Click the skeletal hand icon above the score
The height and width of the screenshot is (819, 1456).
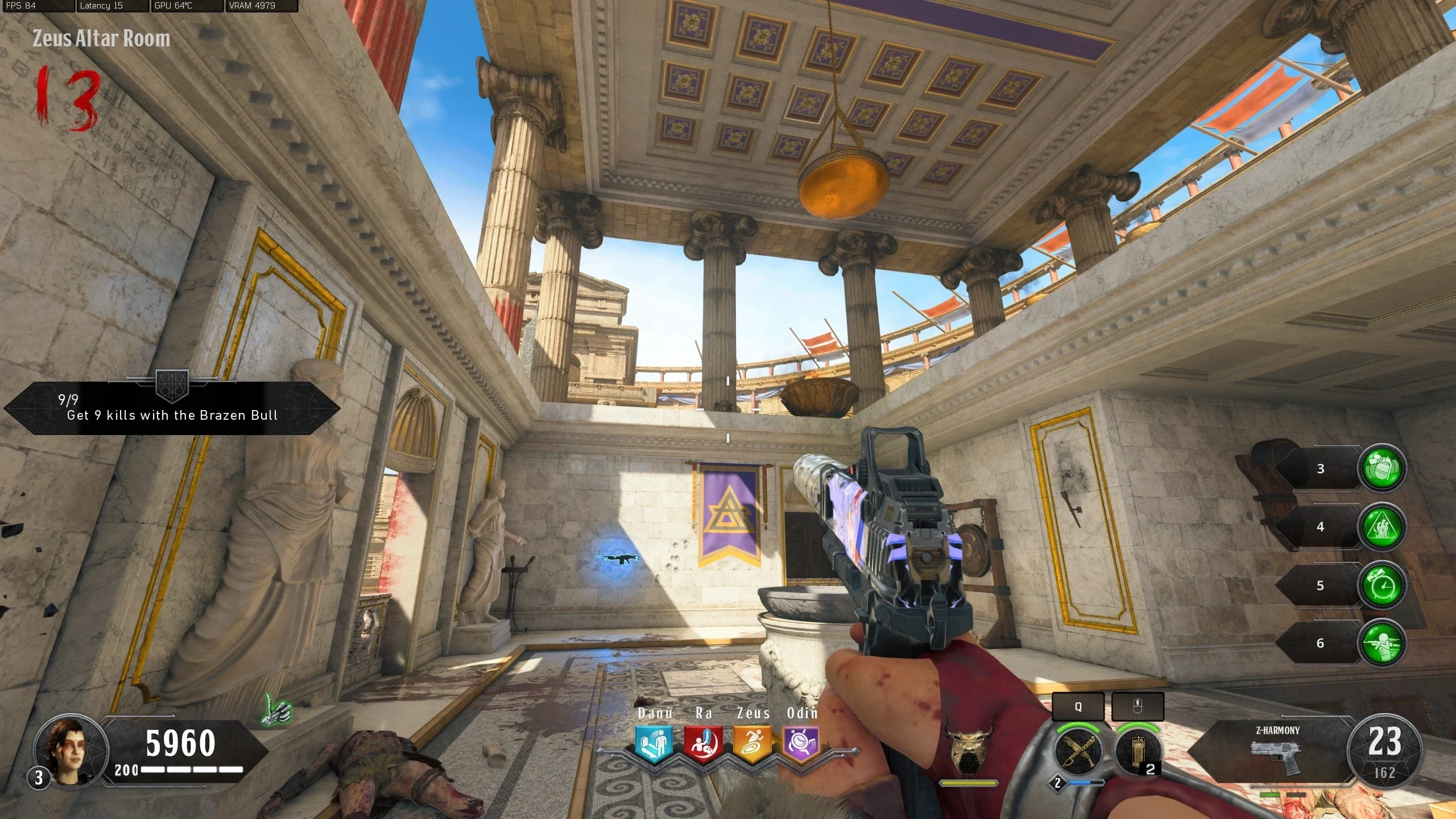(x=278, y=711)
